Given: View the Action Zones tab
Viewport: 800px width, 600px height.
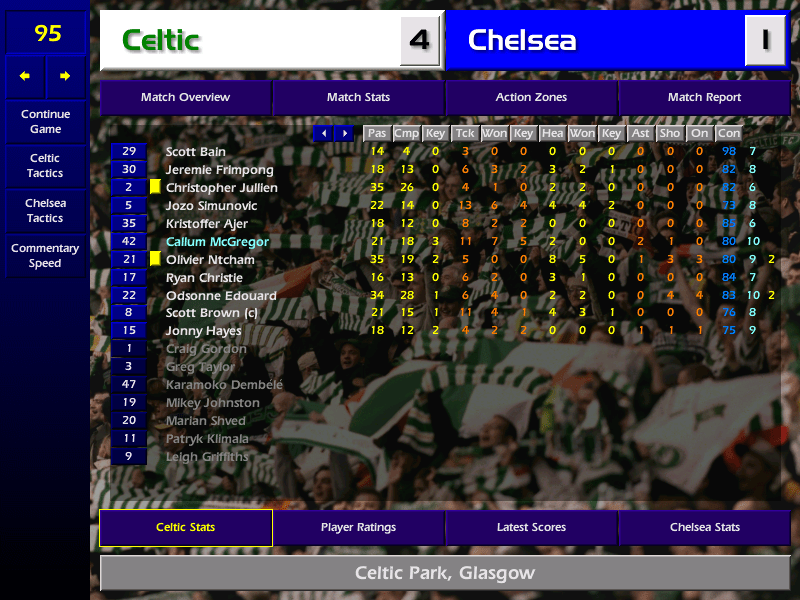Looking at the screenshot, I should [531, 97].
